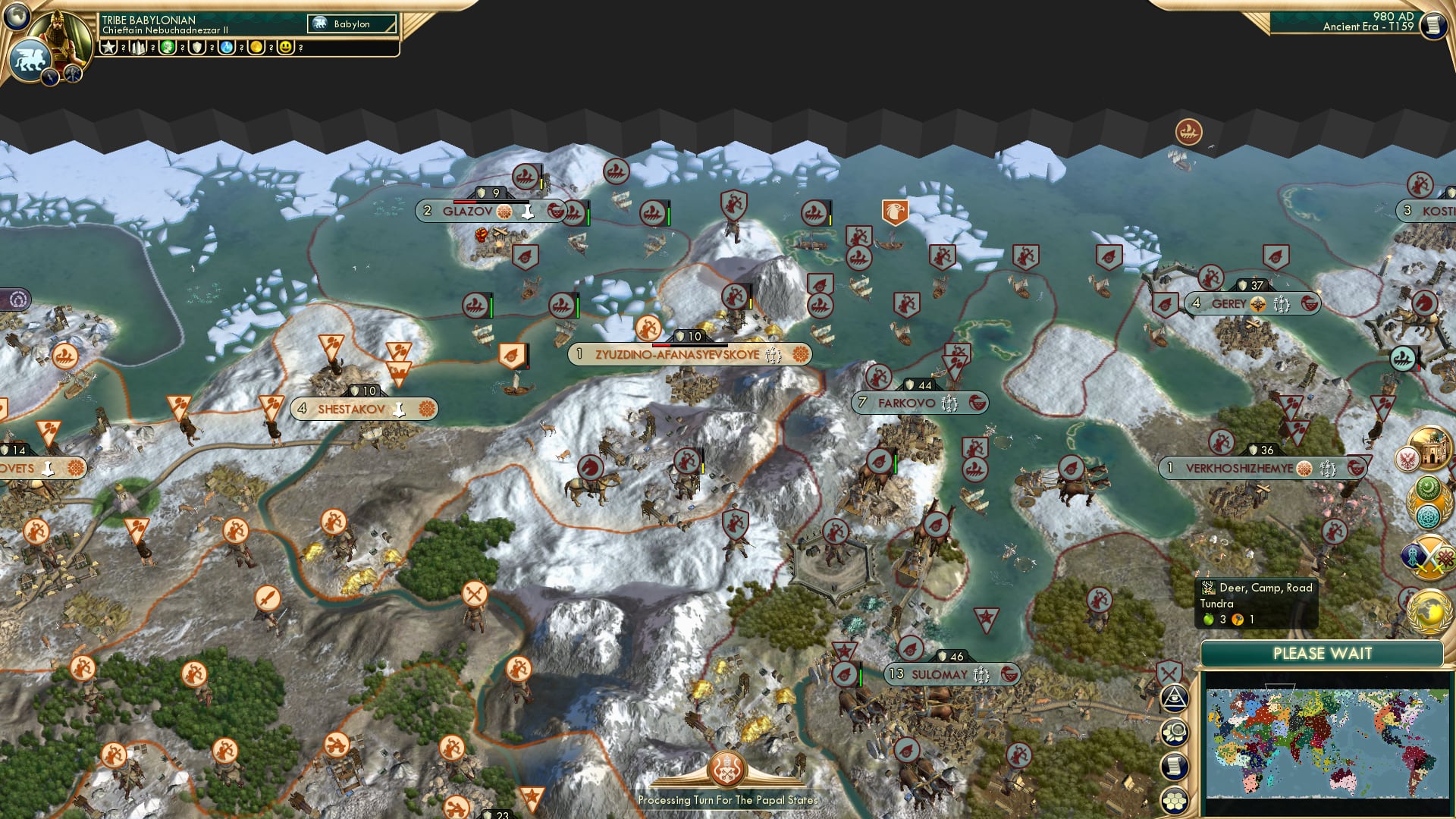Click the Sulomay city name
Viewport: 1456px width, 819px height.
pyautogui.click(x=940, y=673)
